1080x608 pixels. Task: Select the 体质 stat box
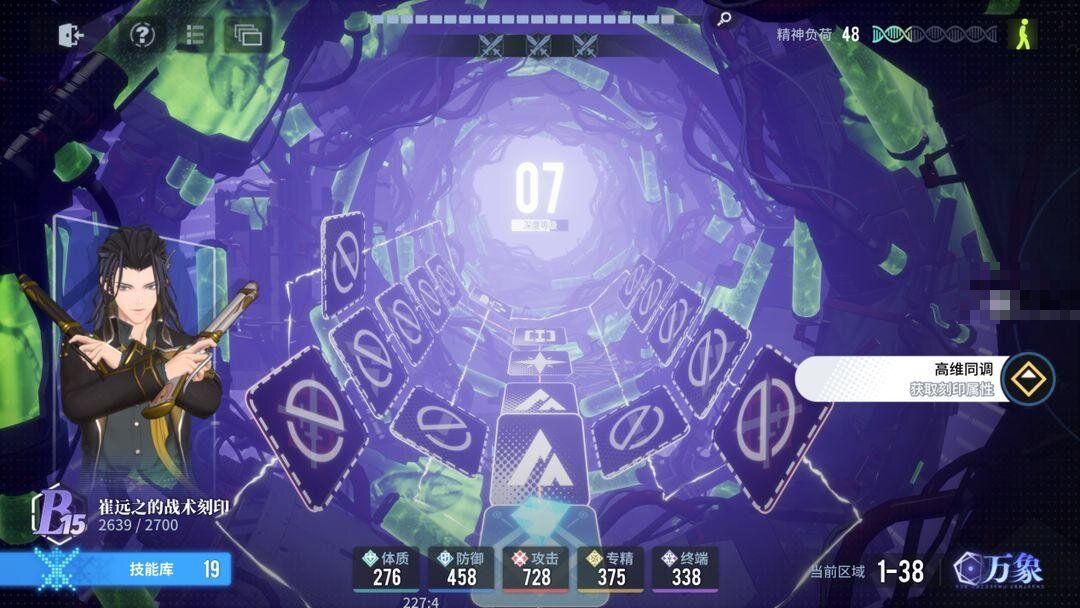pos(386,568)
